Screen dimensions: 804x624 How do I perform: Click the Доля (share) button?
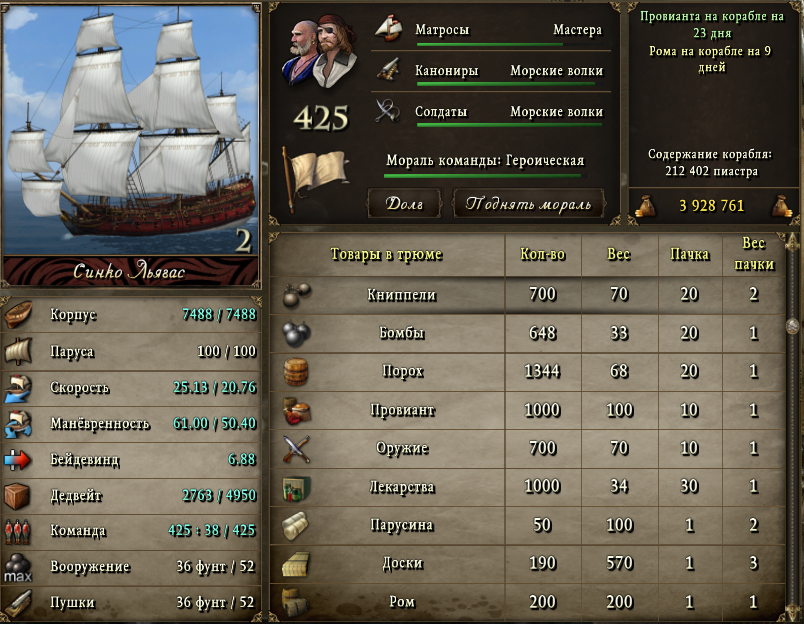(x=405, y=204)
